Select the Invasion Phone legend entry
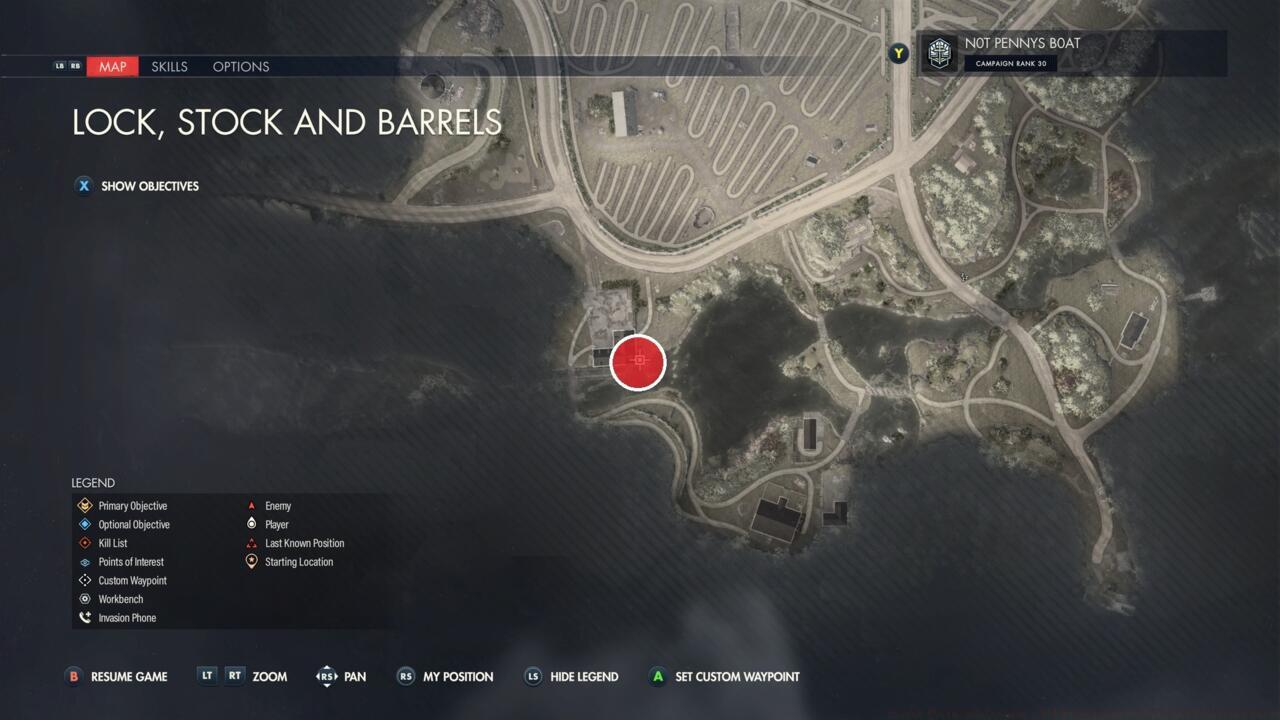 pos(126,618)
